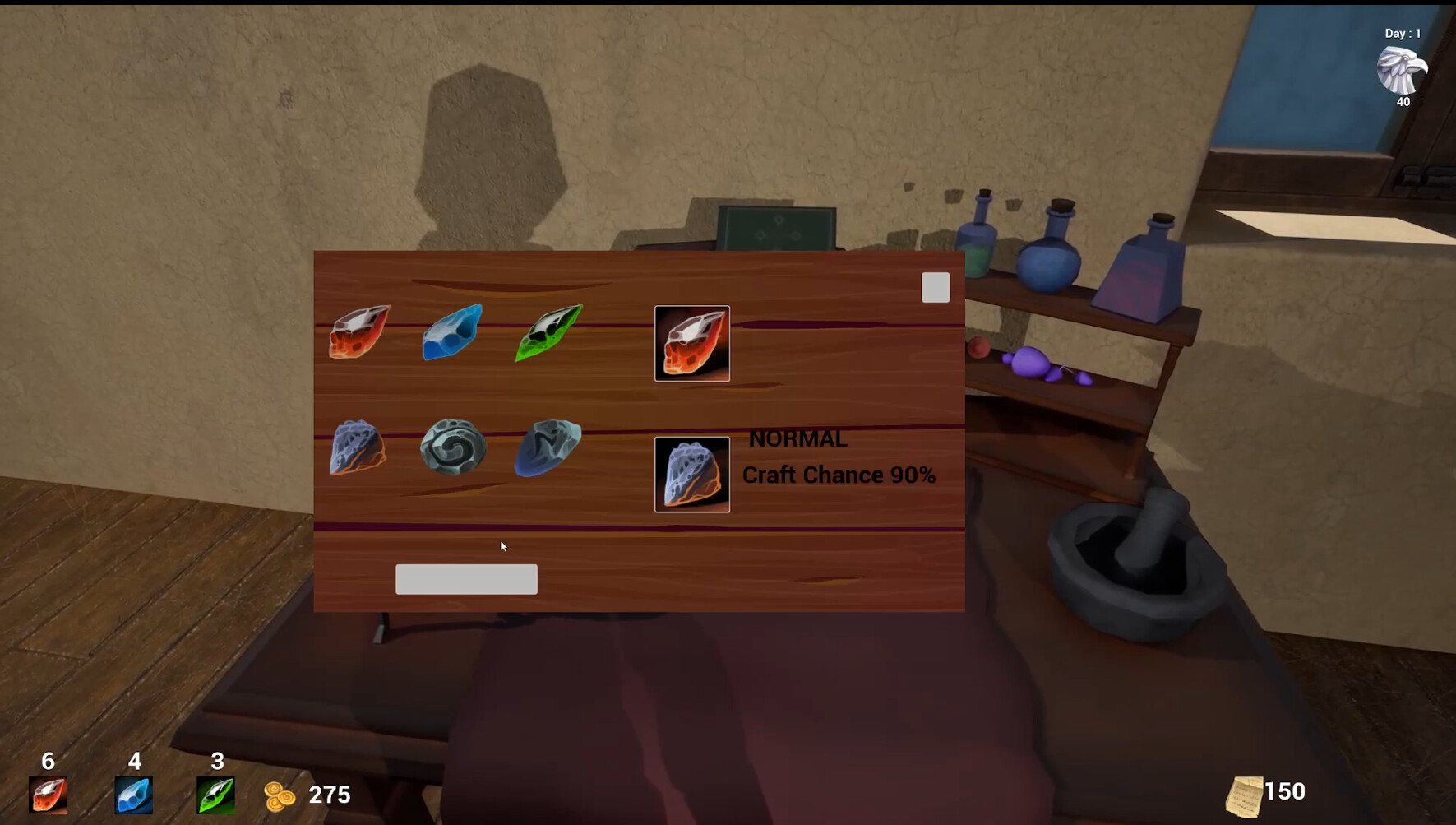1456x825 pixels.
Task: Click the selected rune stone output slot
Action: point(691,475)
